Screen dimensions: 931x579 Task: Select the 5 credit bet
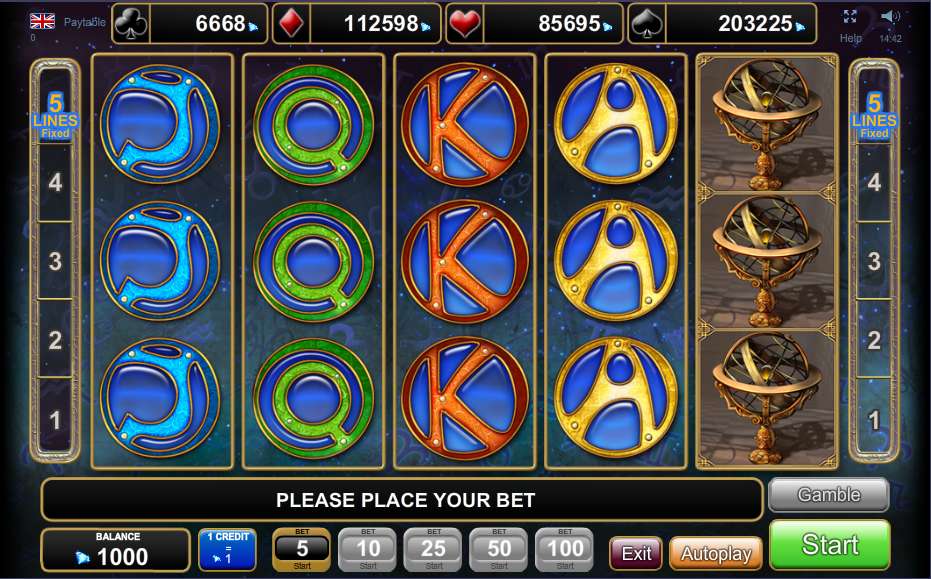pyautogui.click(x=301, y=549)
